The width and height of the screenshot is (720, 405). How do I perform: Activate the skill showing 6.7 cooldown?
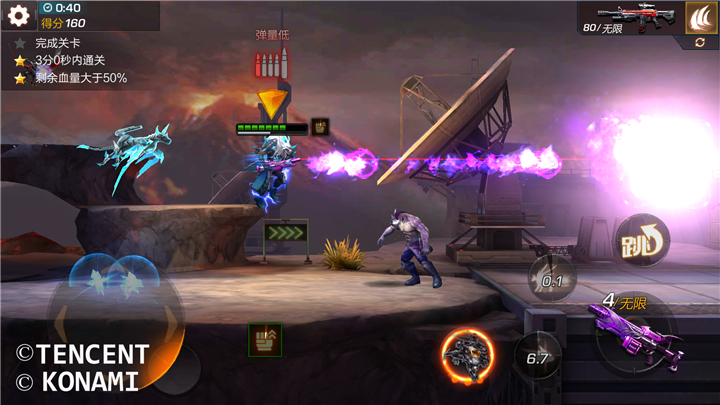pos(537,356)
